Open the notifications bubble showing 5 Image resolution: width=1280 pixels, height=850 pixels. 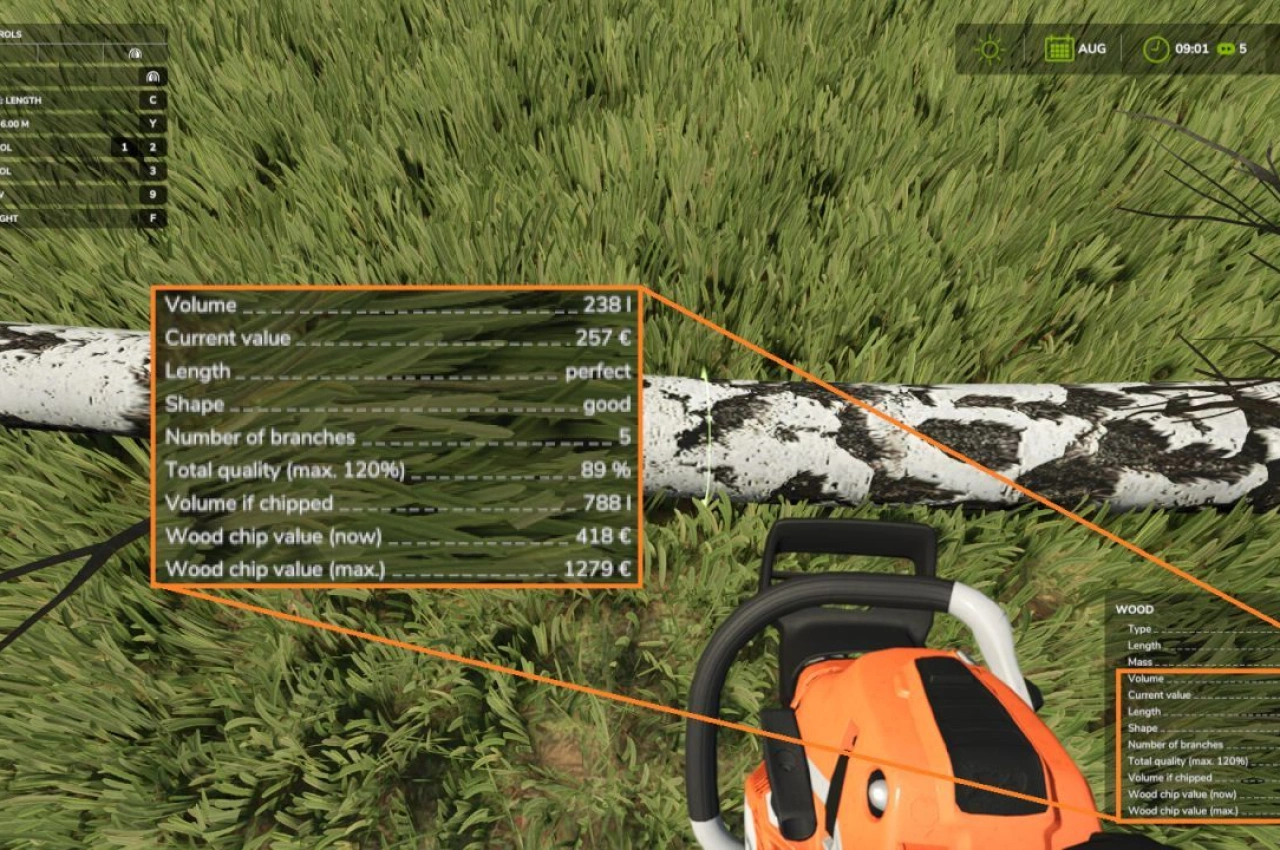(1227, 48)
